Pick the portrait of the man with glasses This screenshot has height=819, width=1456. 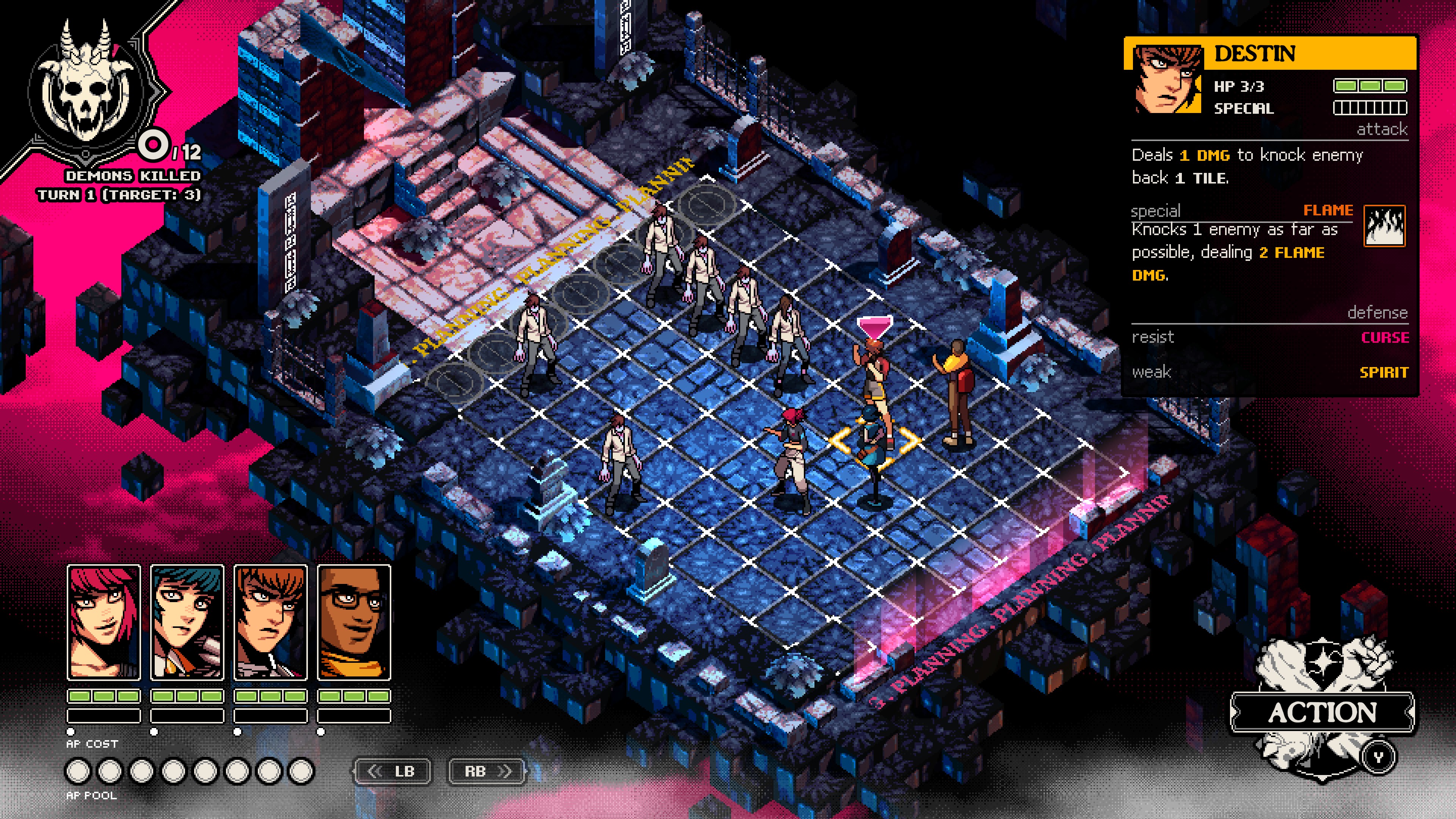pos(354,622)
